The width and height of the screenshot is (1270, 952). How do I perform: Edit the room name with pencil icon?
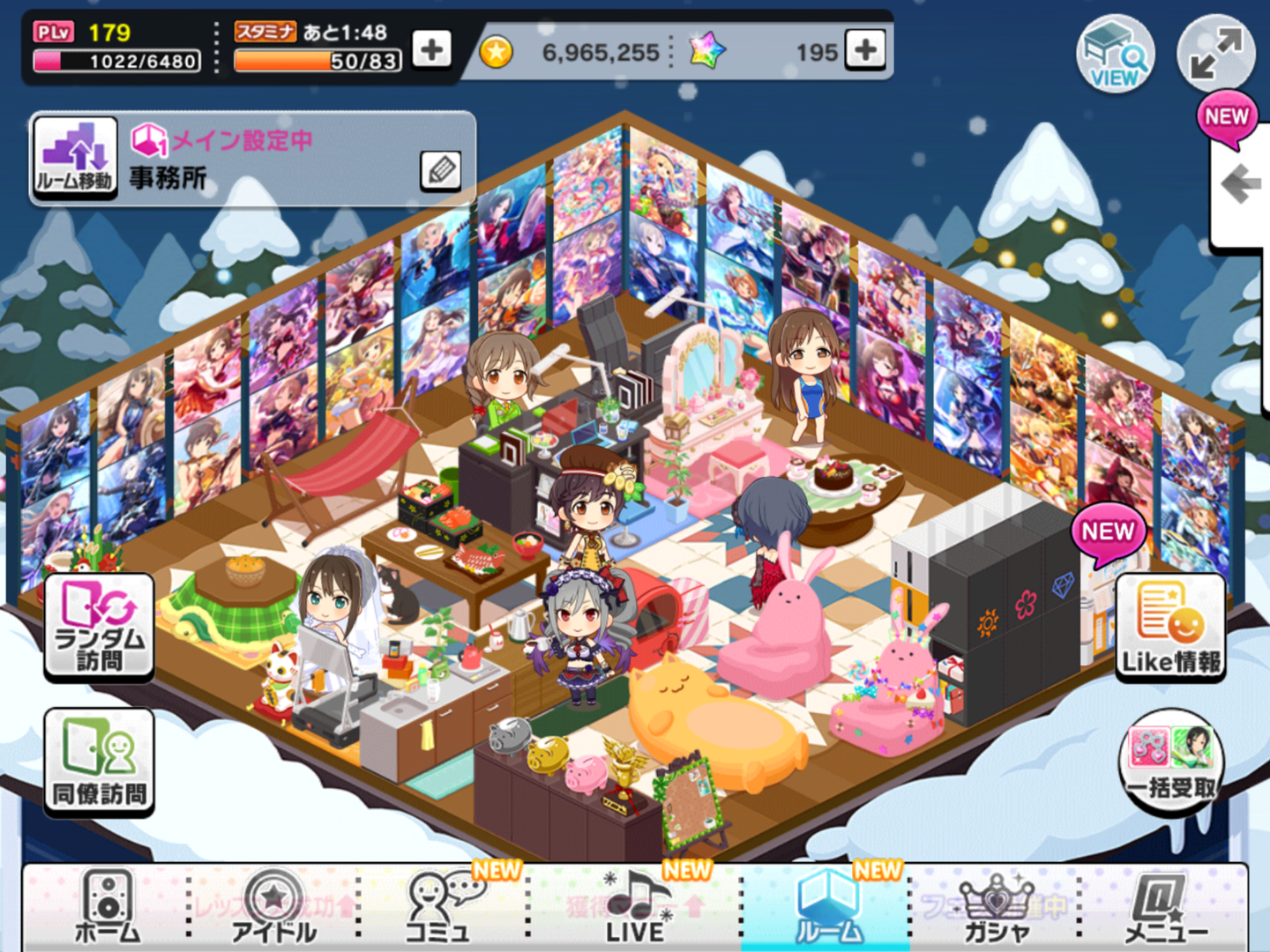click(x=441, y=170)
